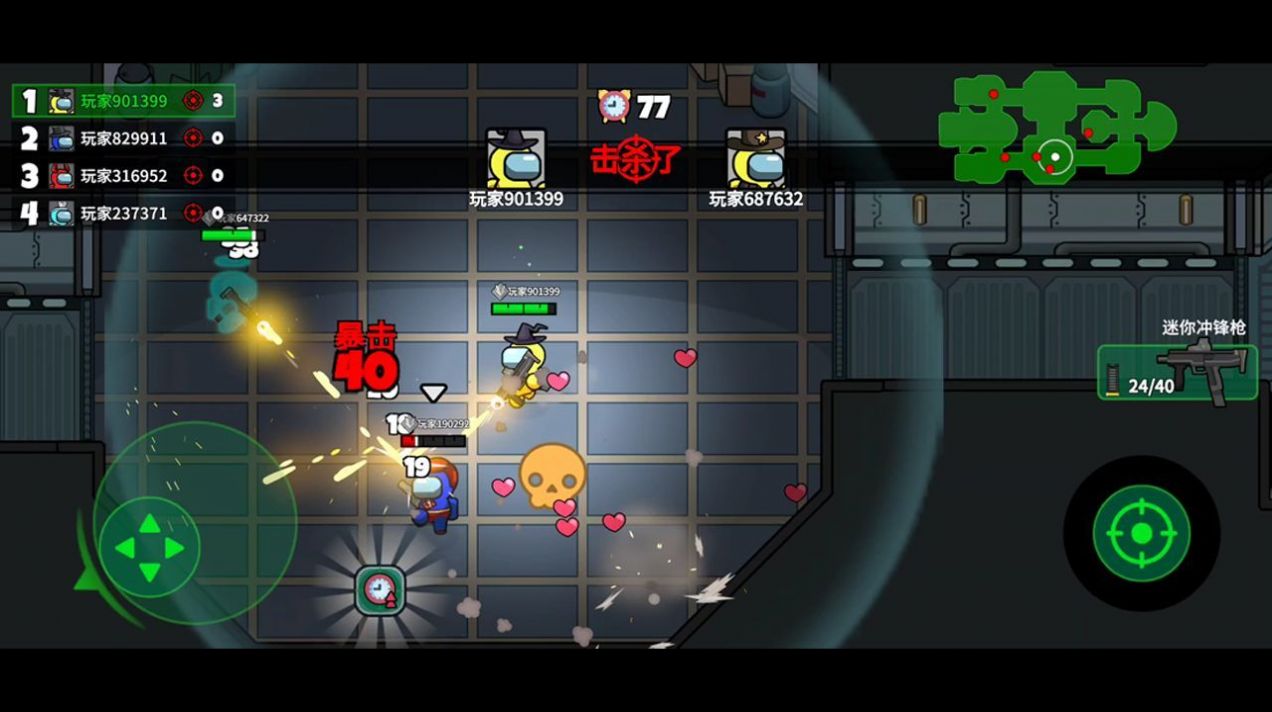Viewport: 1272px width, 712px height.
Task: Select leaderboard row for player 玩家237371
Action: point(124,213)
